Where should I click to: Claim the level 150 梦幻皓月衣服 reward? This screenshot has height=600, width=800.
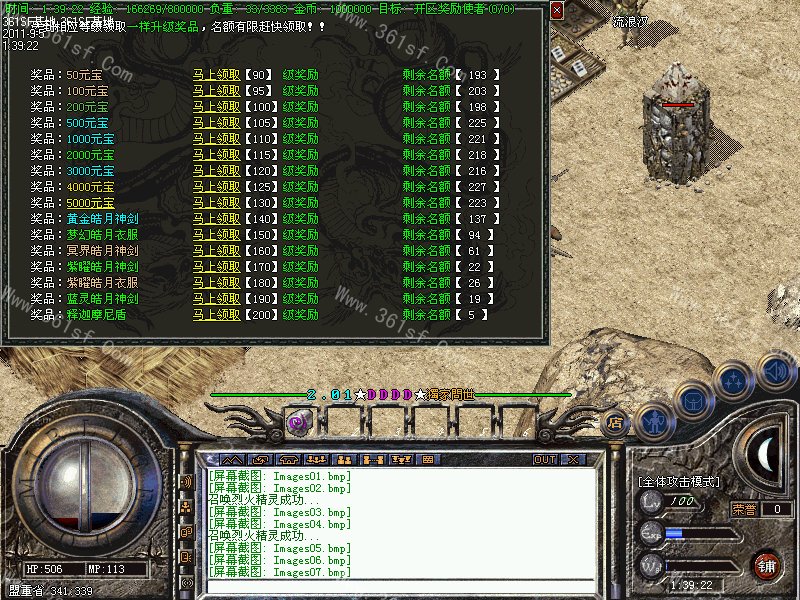coord(217,235)
